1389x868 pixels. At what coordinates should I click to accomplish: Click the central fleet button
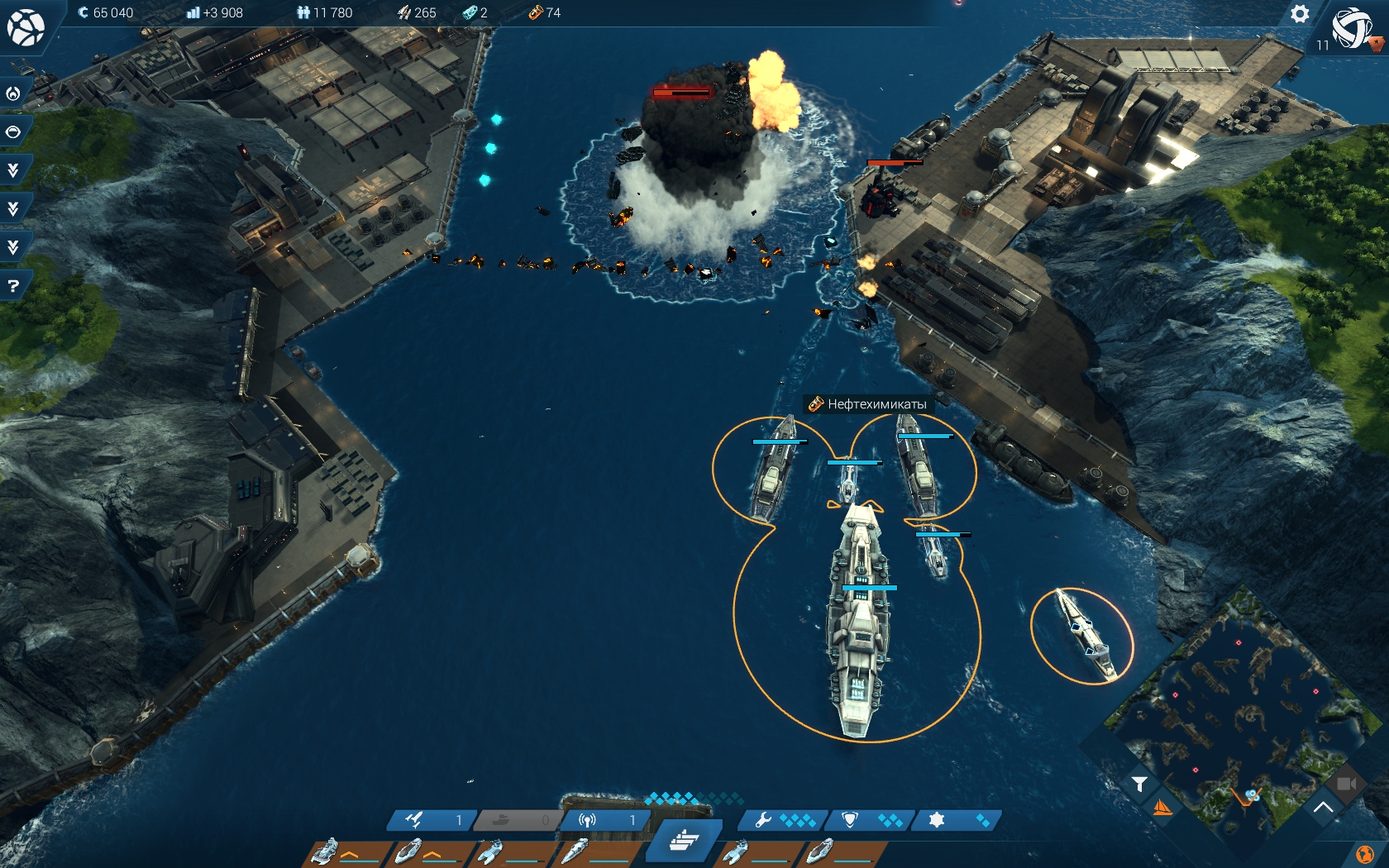tap(685, 841)
